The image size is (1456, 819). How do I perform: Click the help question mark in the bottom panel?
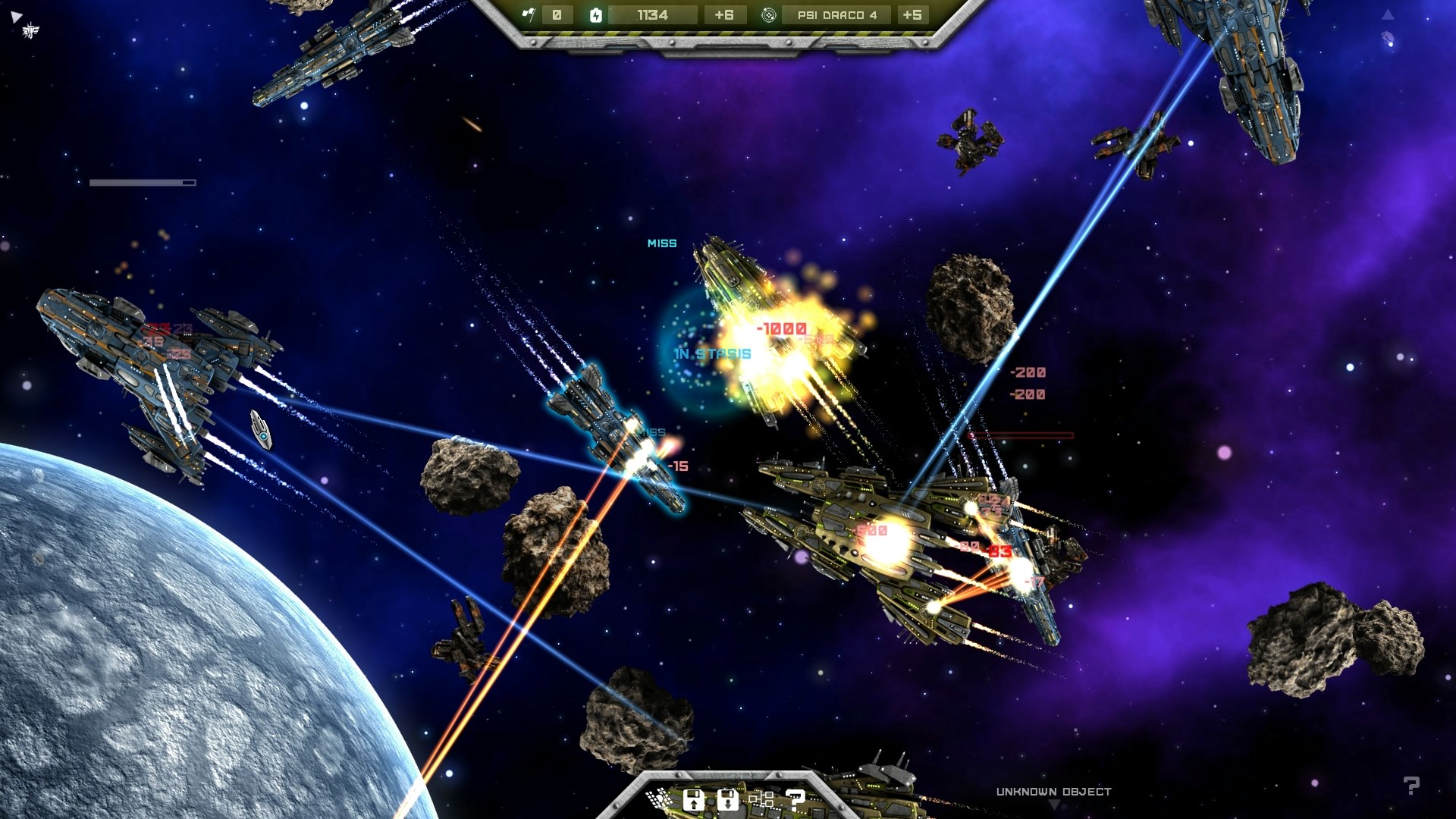pos(795,799)
